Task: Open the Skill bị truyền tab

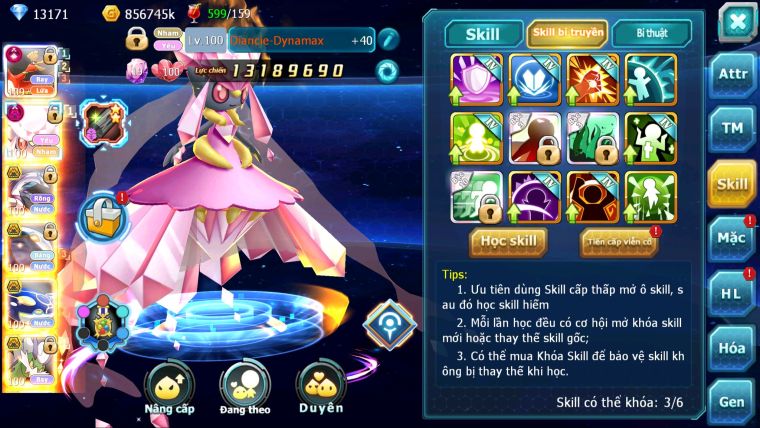Action: 567,33
